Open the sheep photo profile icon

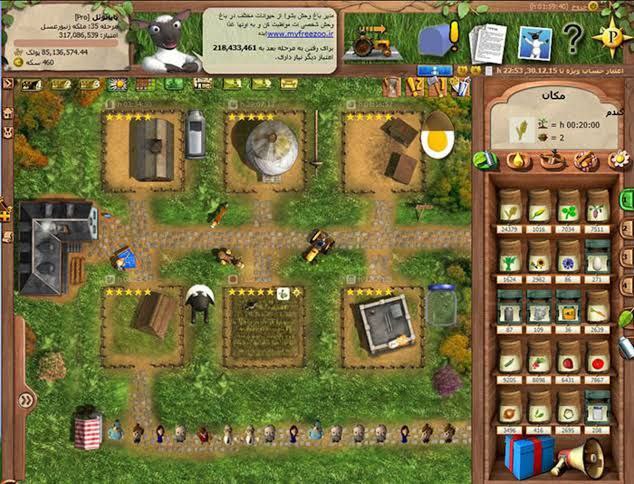click(533, 42)
